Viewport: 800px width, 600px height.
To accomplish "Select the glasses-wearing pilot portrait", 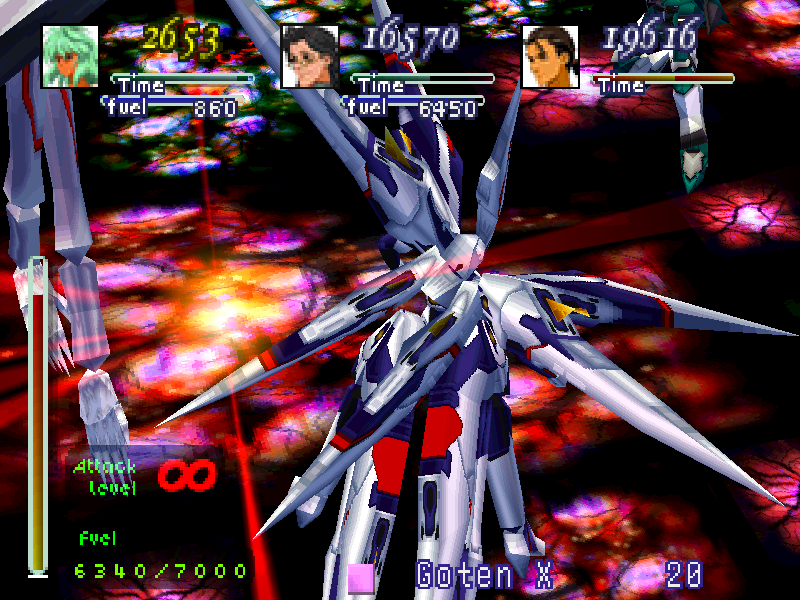I will click(310, 56).
